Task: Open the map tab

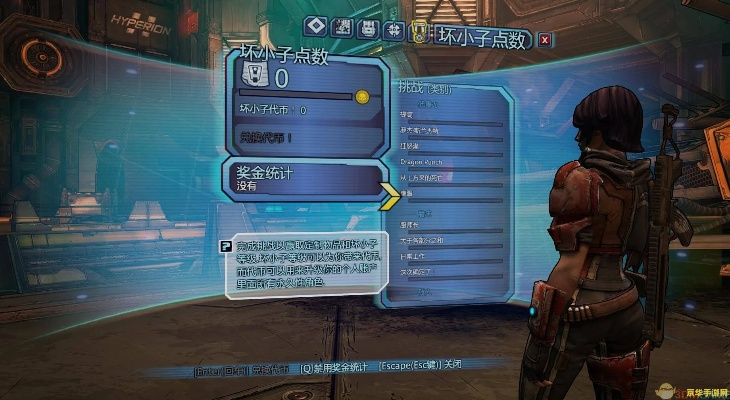Action: pyautogui.click(x=342, y=27)
